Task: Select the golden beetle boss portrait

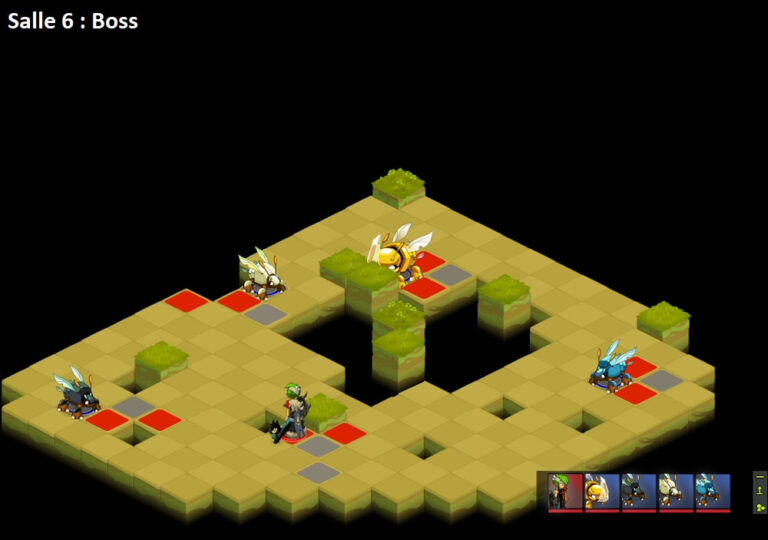Action: click(602, 492)
